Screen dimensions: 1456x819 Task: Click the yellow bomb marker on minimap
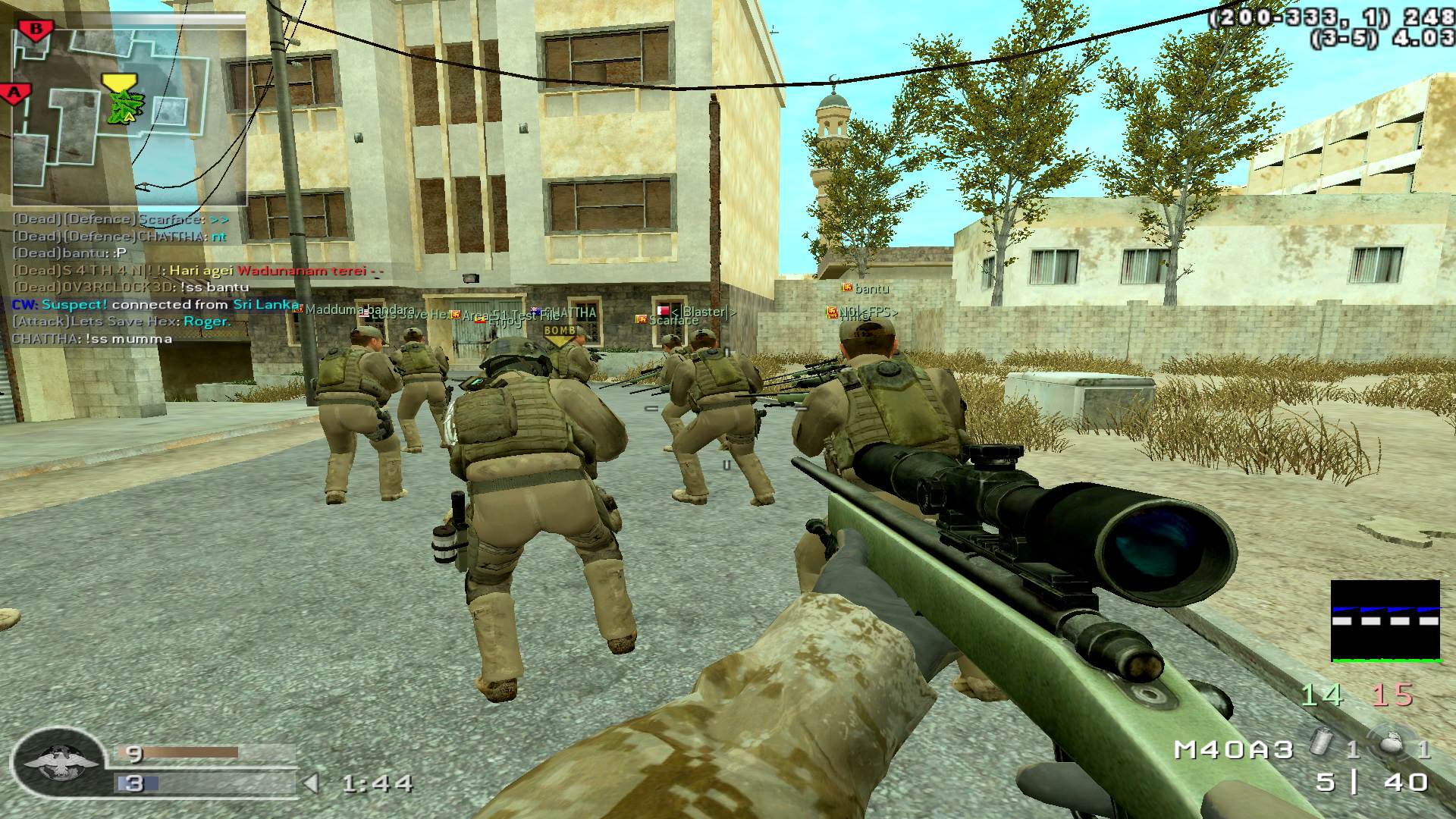[116, 80]
